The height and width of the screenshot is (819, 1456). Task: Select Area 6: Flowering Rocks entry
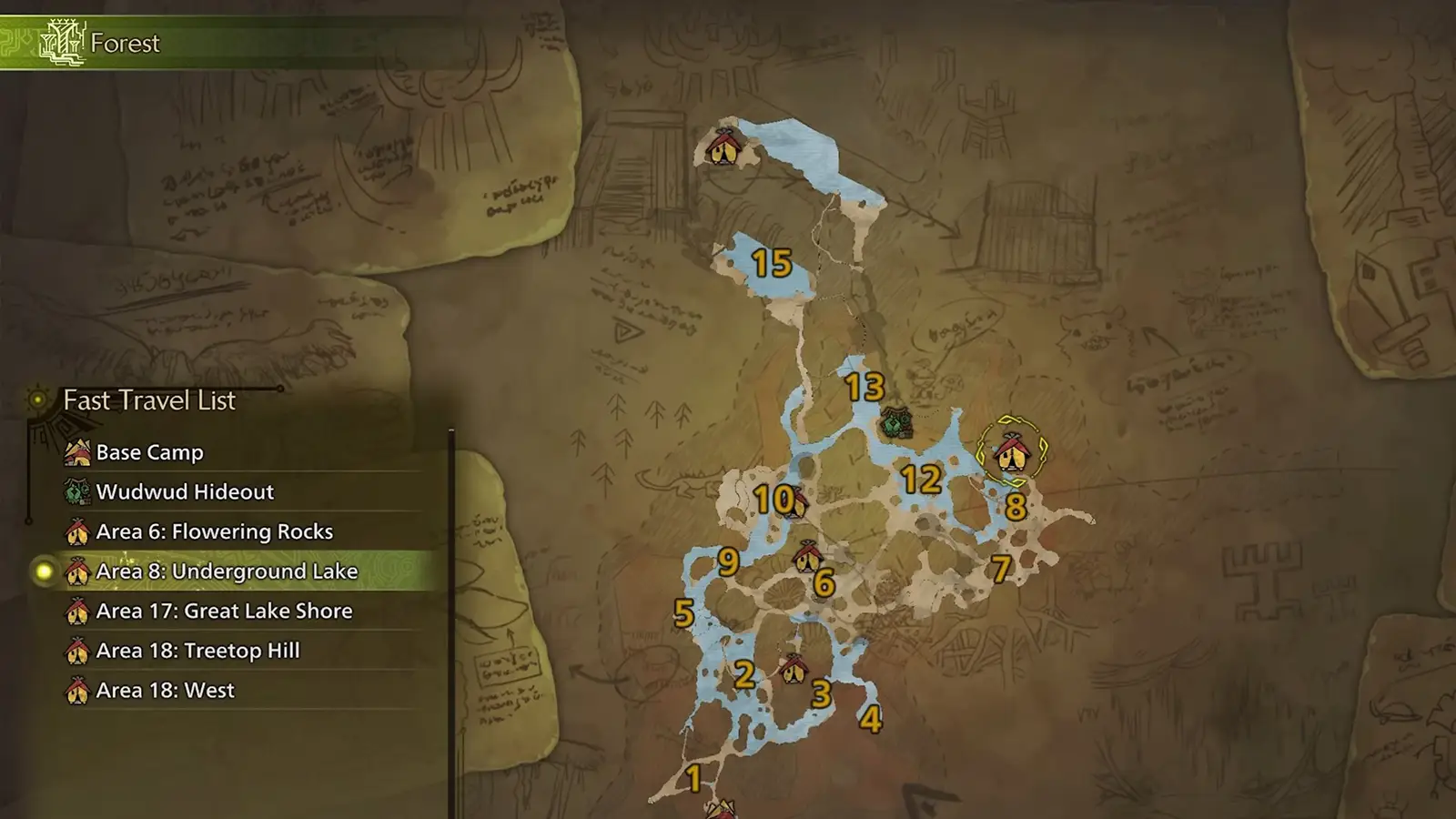213,531
